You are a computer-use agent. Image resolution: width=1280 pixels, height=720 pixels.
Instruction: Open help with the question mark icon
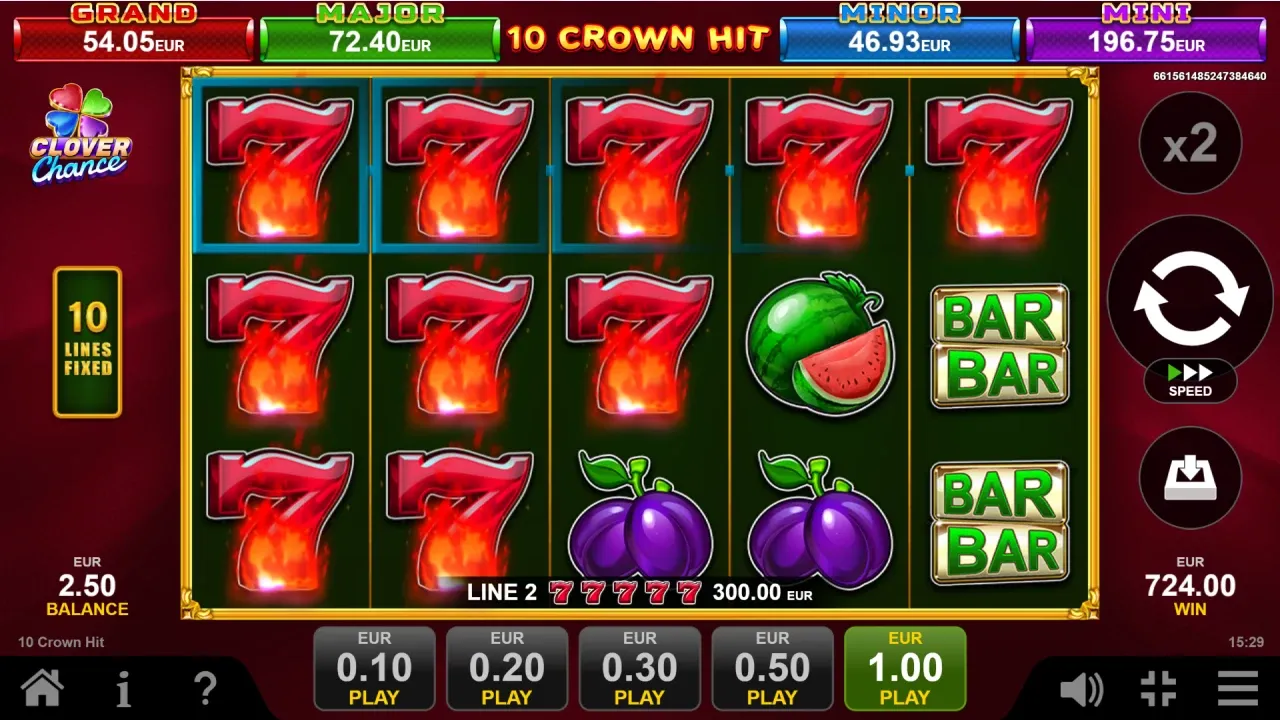coord(206,689)
